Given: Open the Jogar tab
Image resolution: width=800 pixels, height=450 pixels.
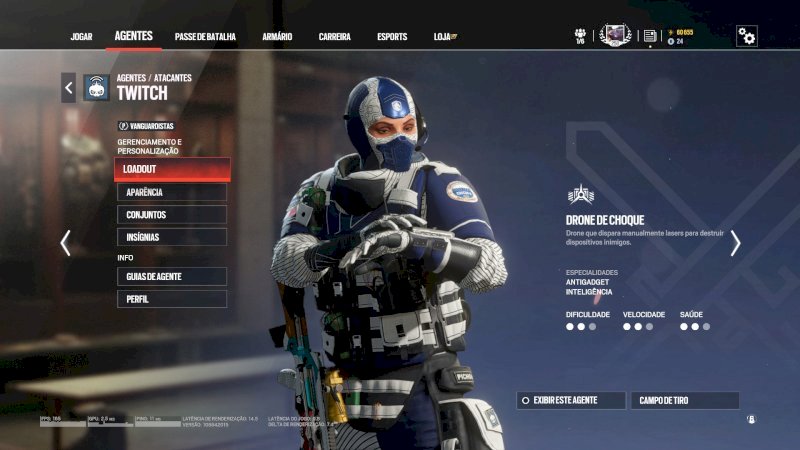Looking at the screenshot, I should tap(81, 37).
